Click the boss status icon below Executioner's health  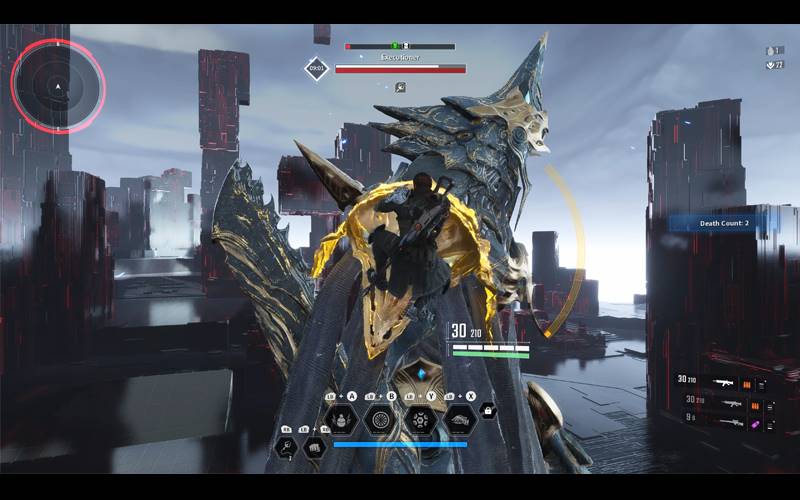click(x=400, y=87)
